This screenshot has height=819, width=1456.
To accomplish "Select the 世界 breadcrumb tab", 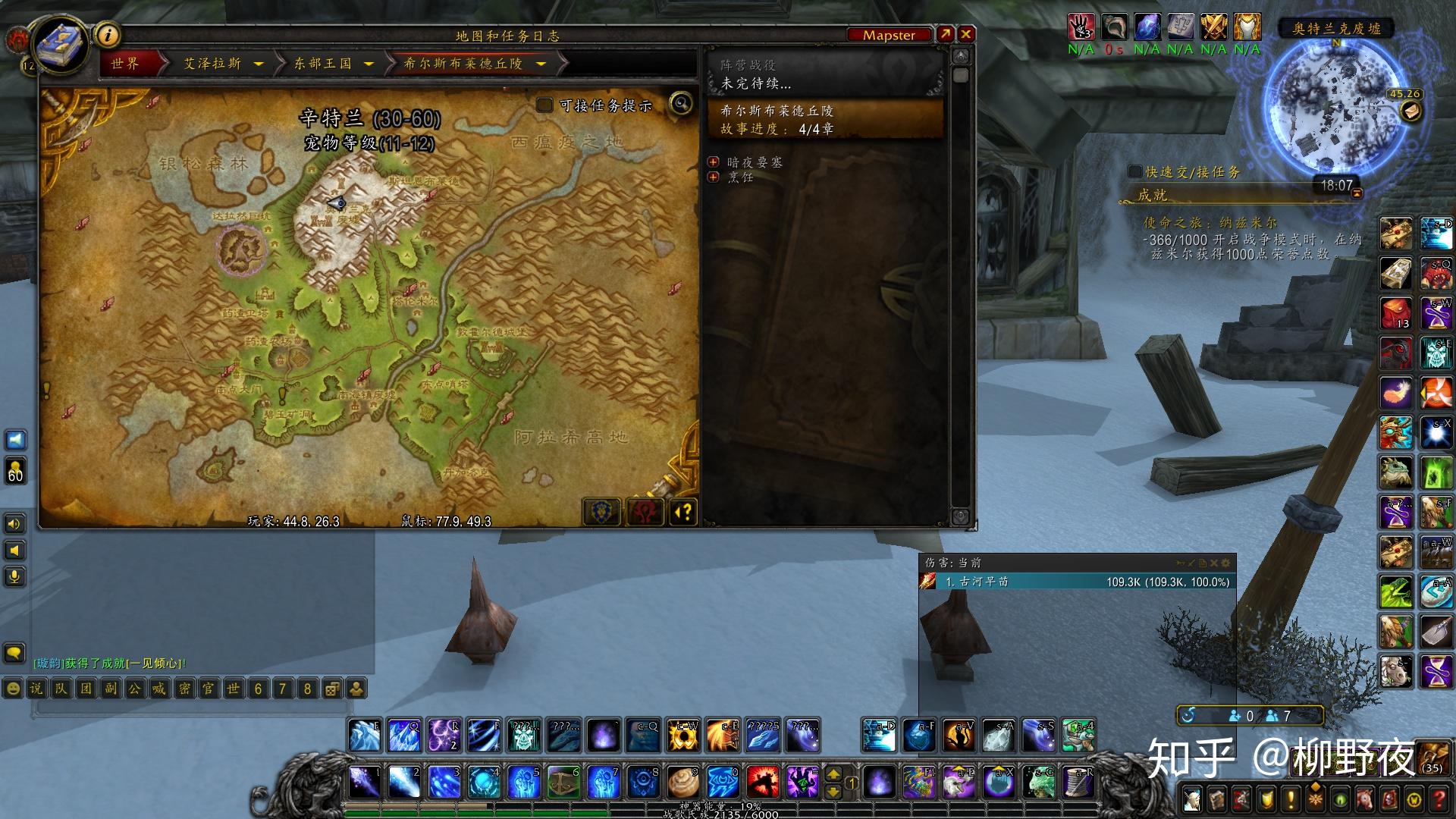I will tap(126, 64).
